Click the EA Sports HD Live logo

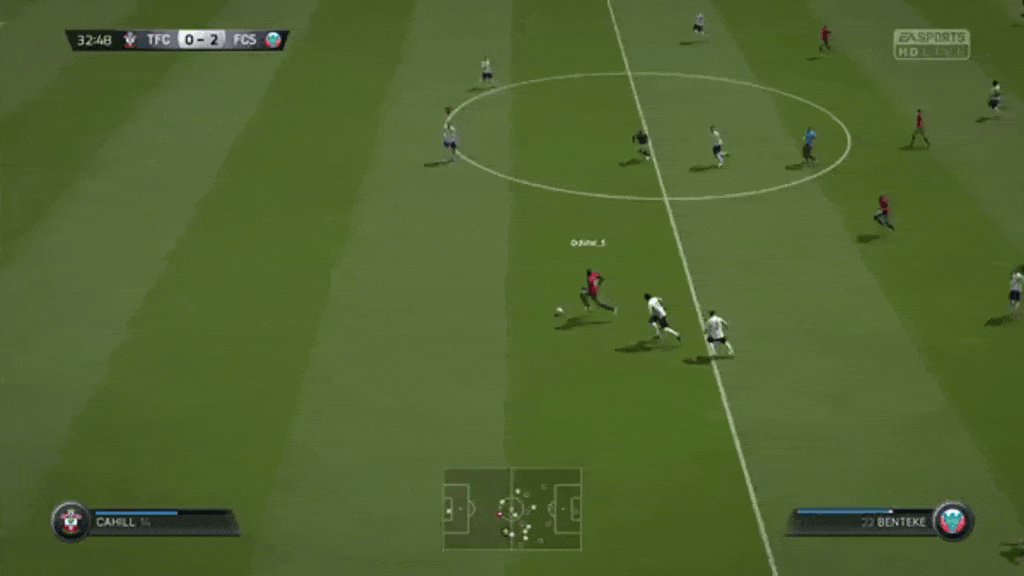click(931, 44)
